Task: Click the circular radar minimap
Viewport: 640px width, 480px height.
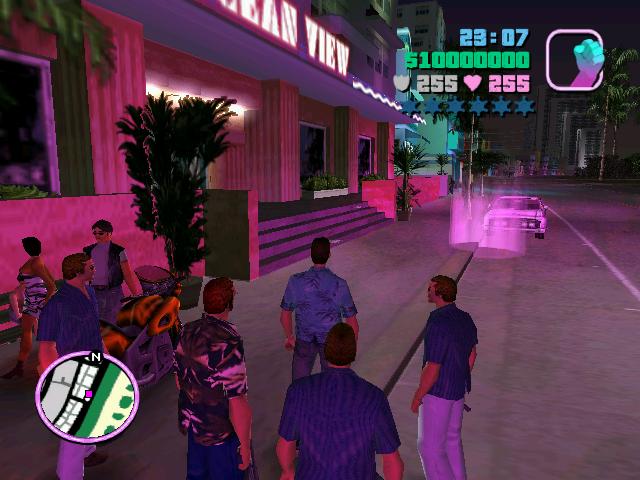Action: coord(86,396)
